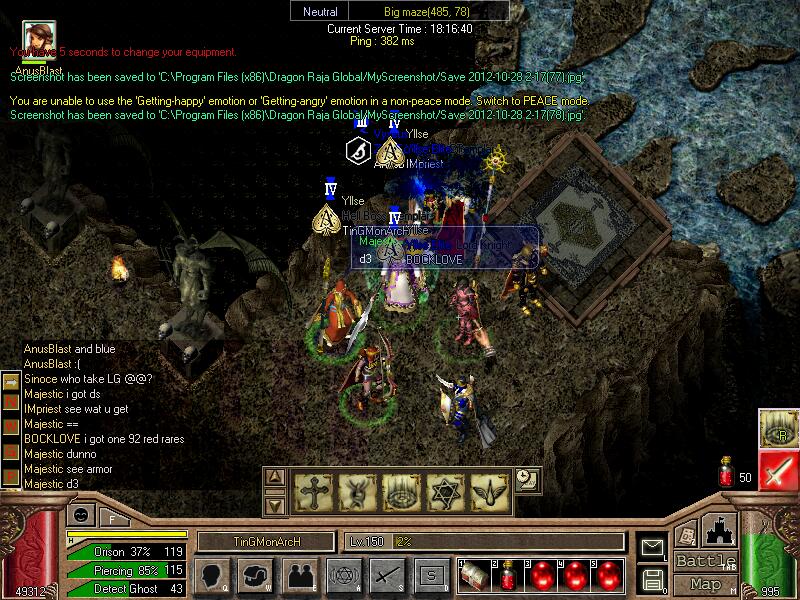Click the red sword attack icon
800x600 pixels.
tap(777, 469)
